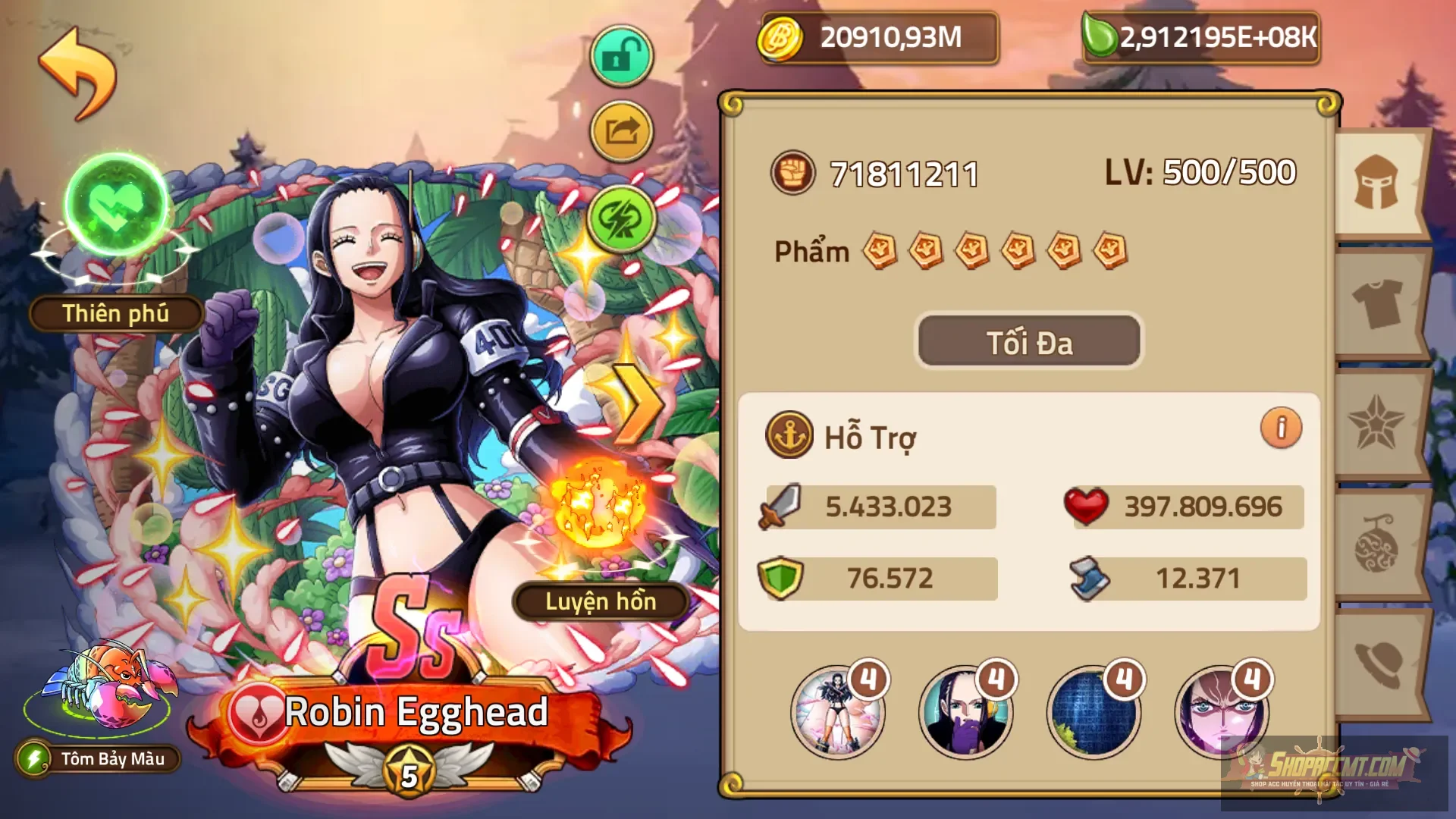This screenshot has width=1456, height=819.
Task: Open the Luyện hồn feature
Action: pyautogui.click(x=603, y=603)
